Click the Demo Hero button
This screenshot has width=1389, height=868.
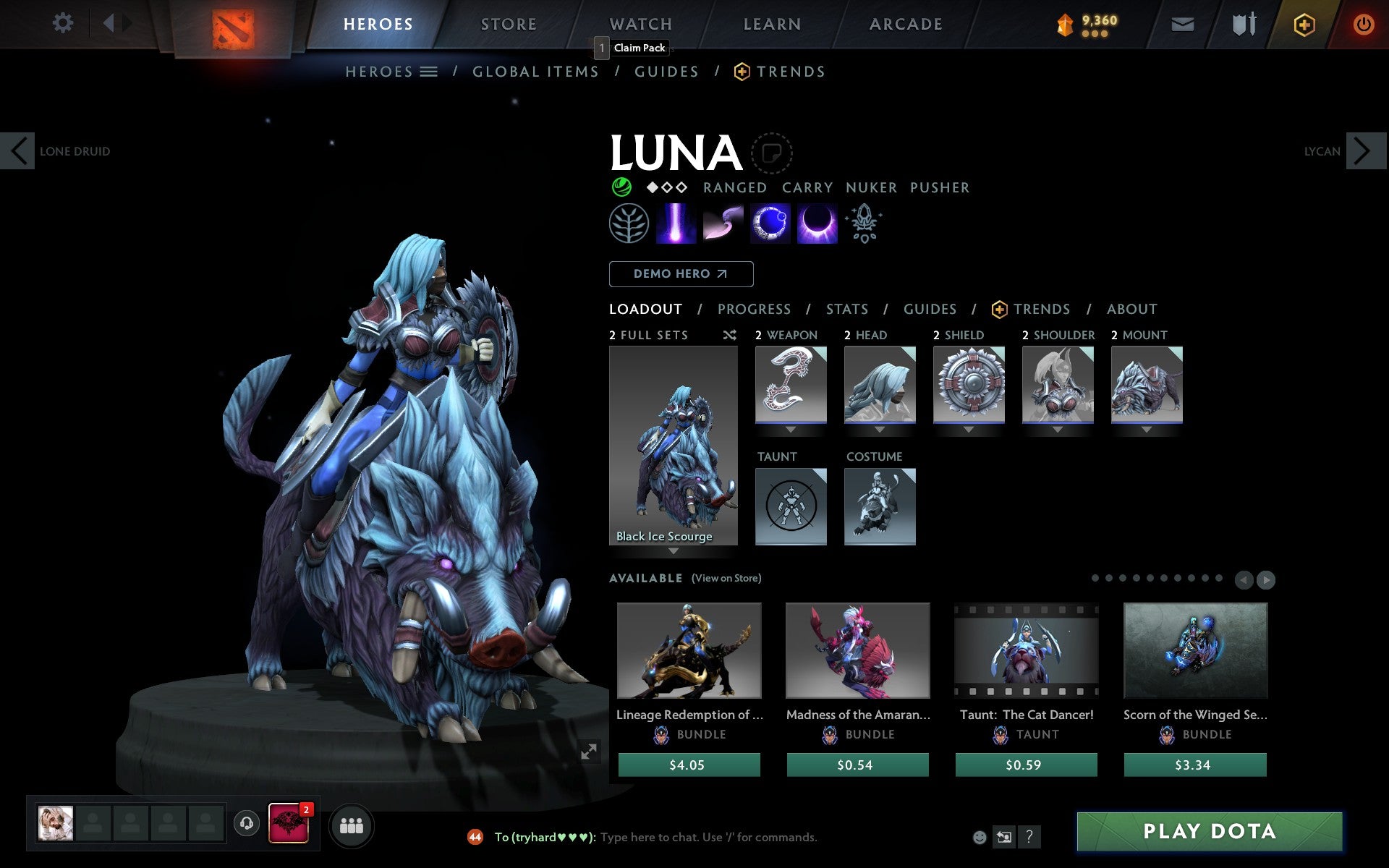click(681, 274)
